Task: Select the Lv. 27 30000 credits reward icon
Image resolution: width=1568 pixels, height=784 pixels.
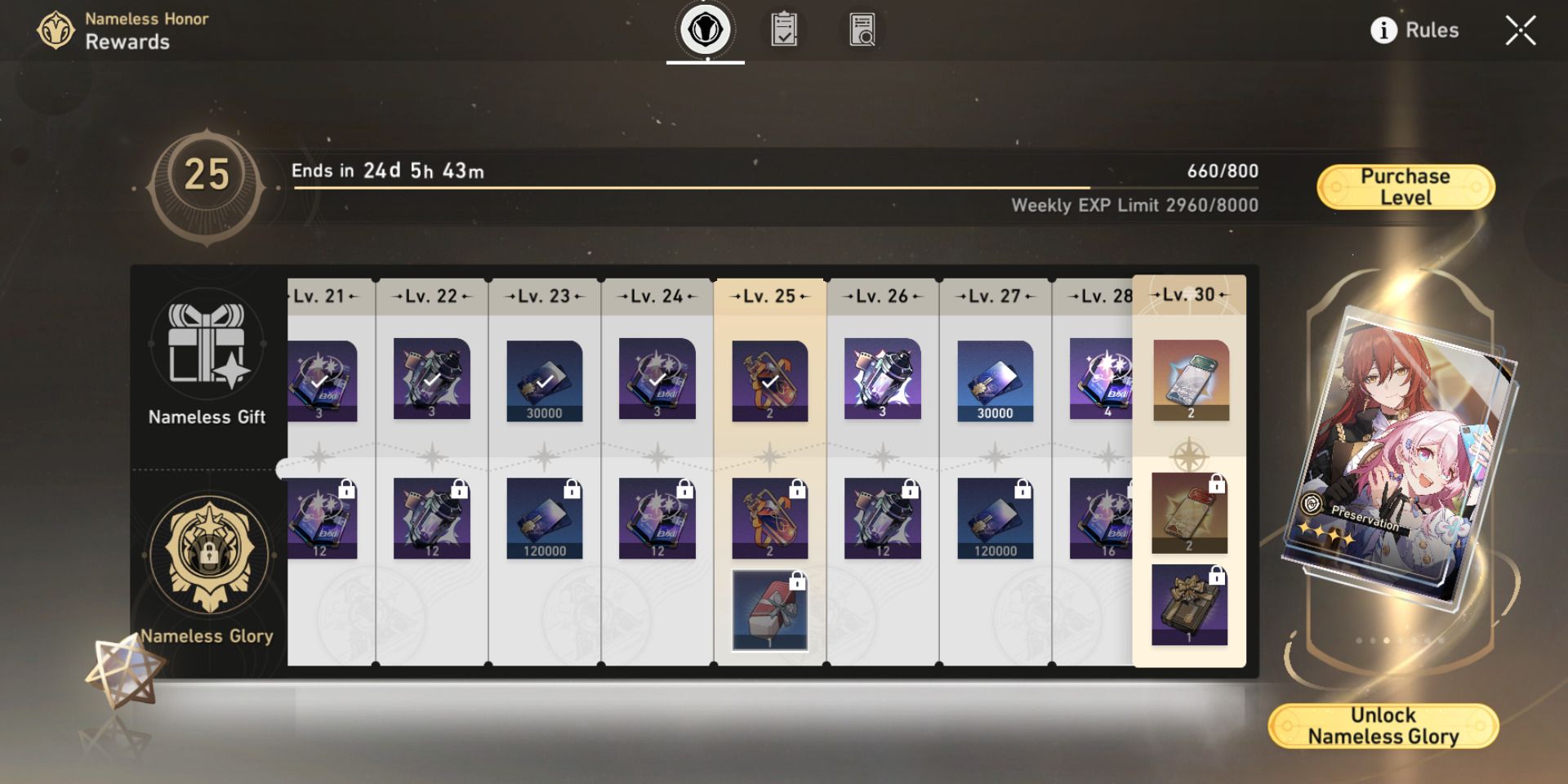Action: pyautogui.click(x=994, y=381)
